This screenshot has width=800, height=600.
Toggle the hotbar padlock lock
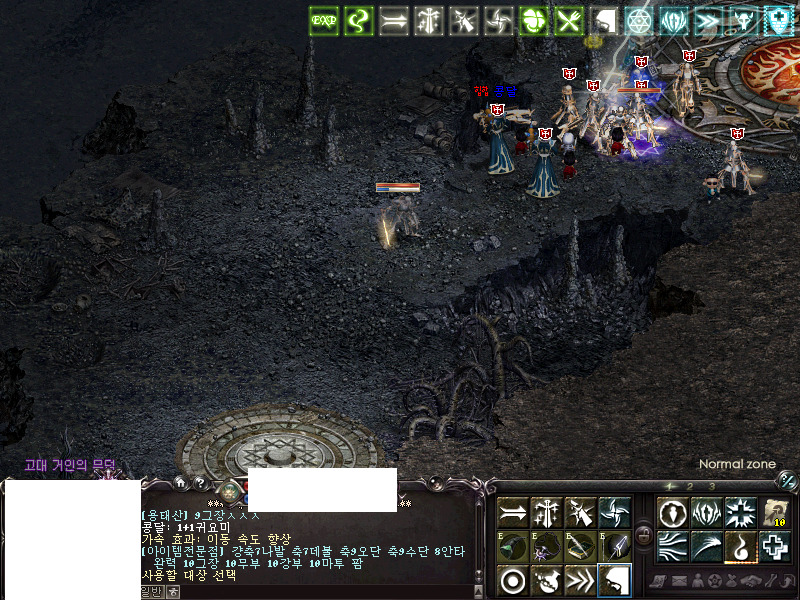tap(644, 535)
